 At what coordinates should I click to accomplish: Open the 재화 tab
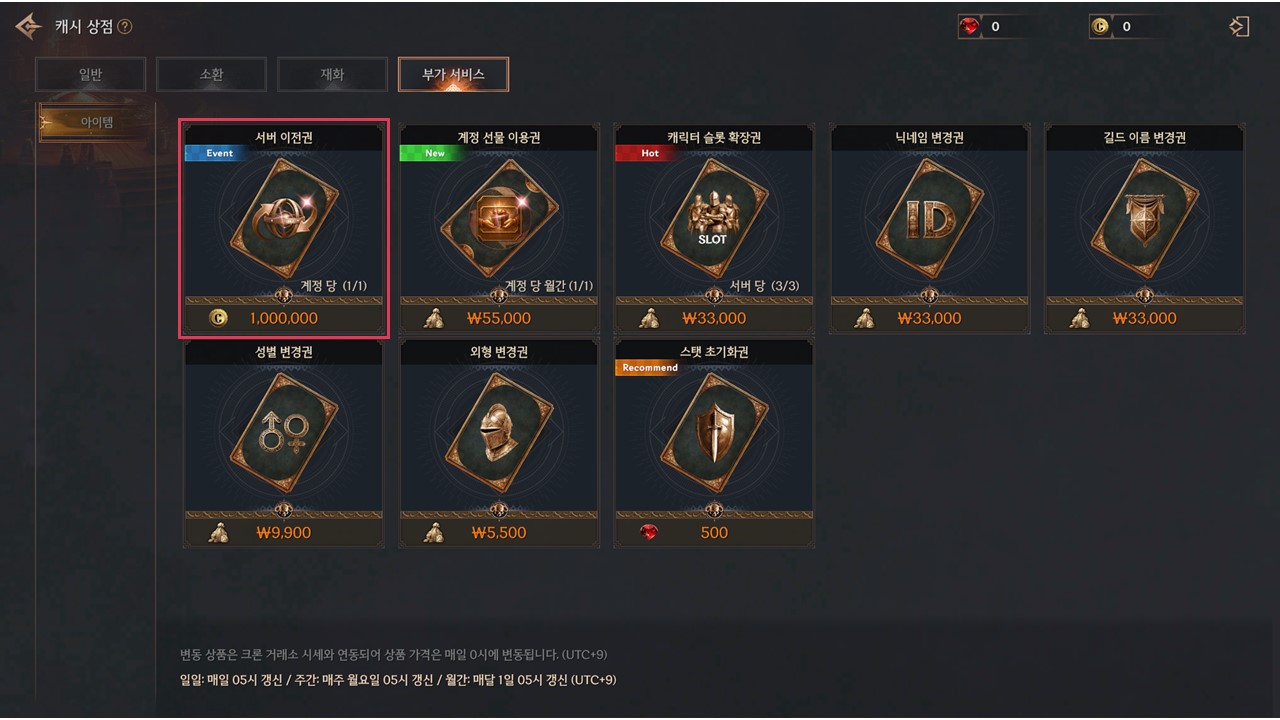click(333, 74)
